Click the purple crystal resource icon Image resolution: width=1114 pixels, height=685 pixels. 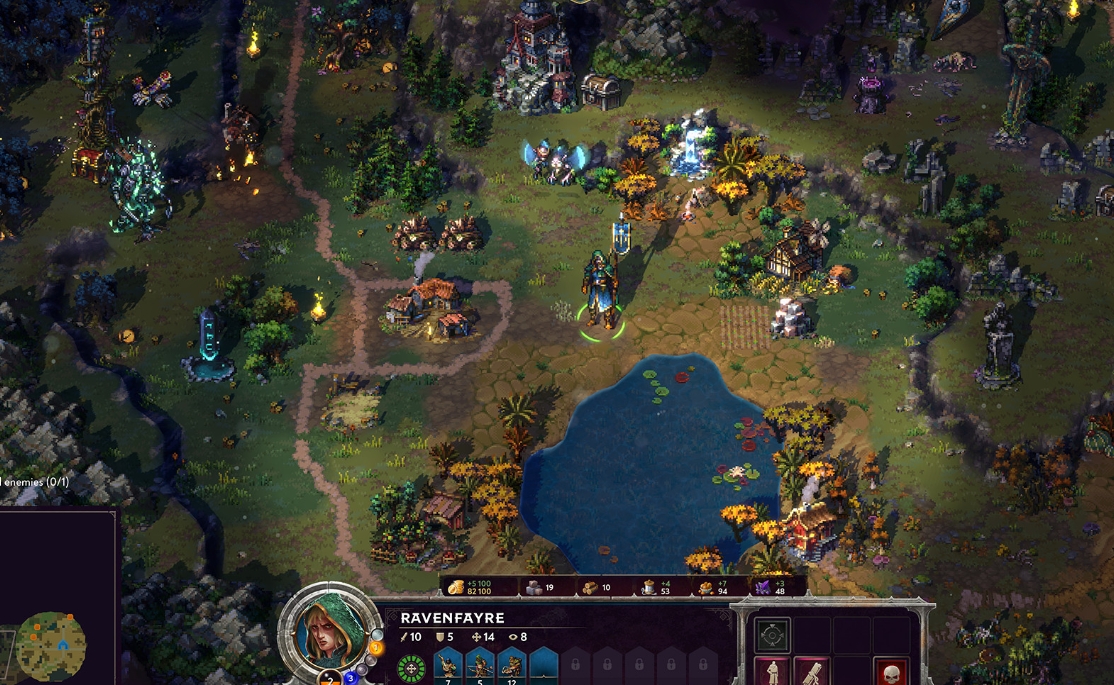coord(763,587)
